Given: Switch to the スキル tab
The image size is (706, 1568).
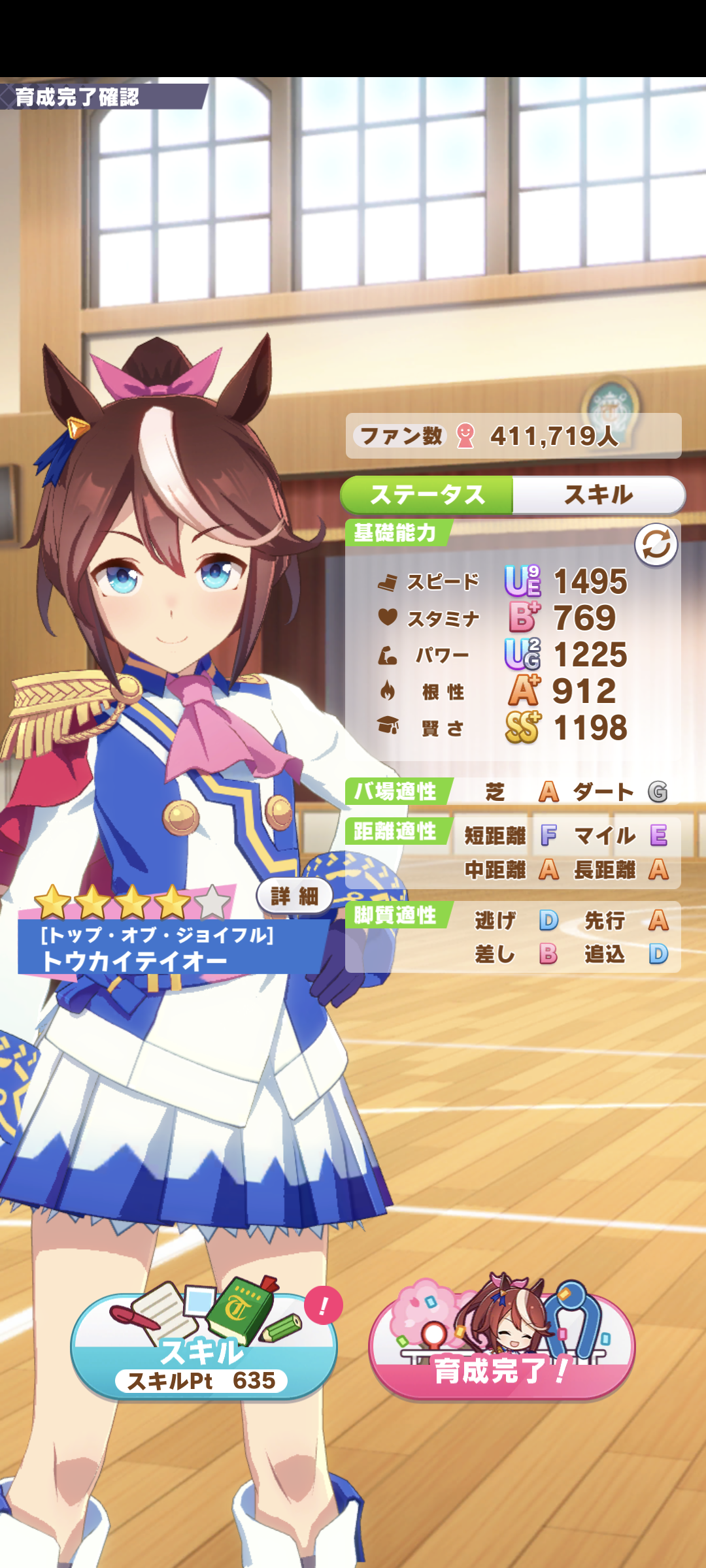Looking at the screenshot, I should click(598, 495).
